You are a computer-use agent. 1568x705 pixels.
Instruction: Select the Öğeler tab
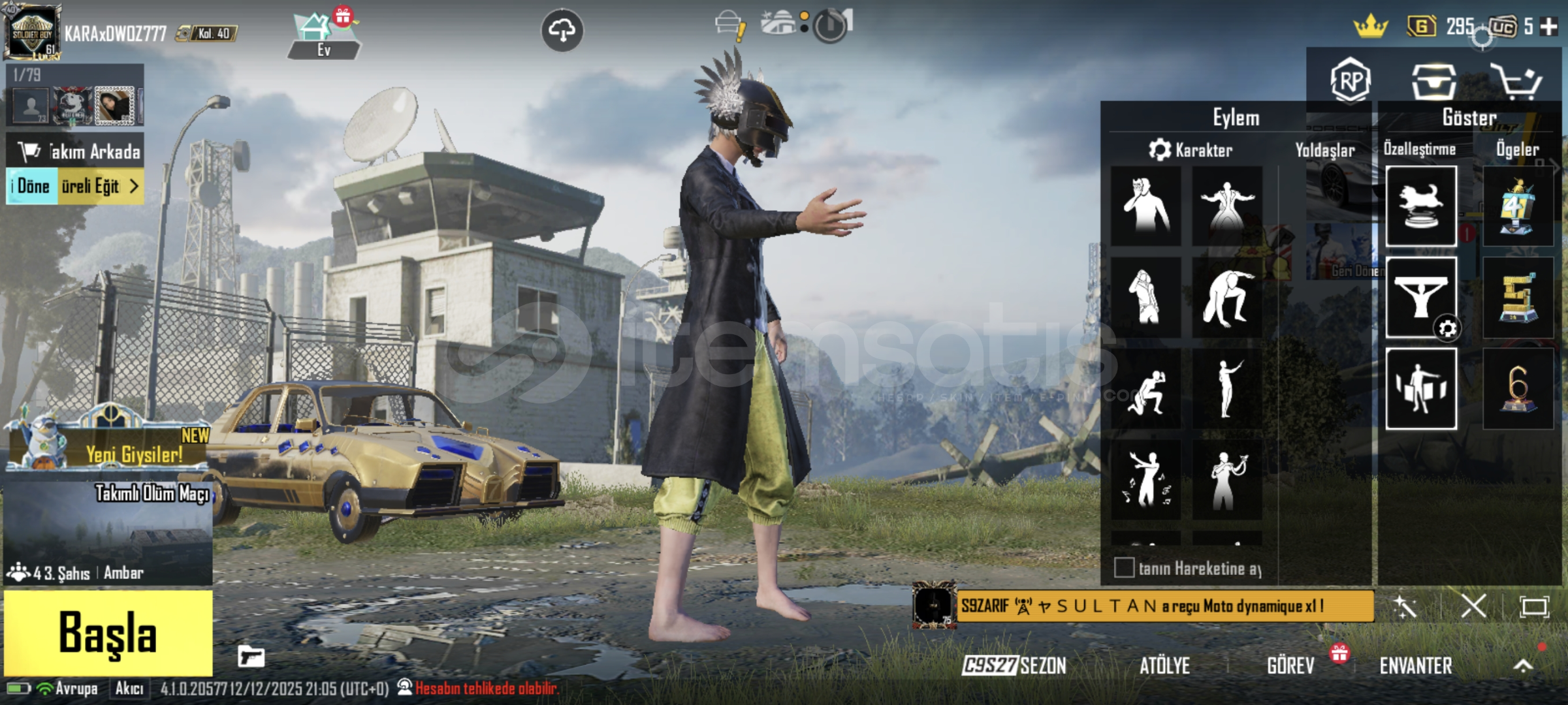(1517, 149)
